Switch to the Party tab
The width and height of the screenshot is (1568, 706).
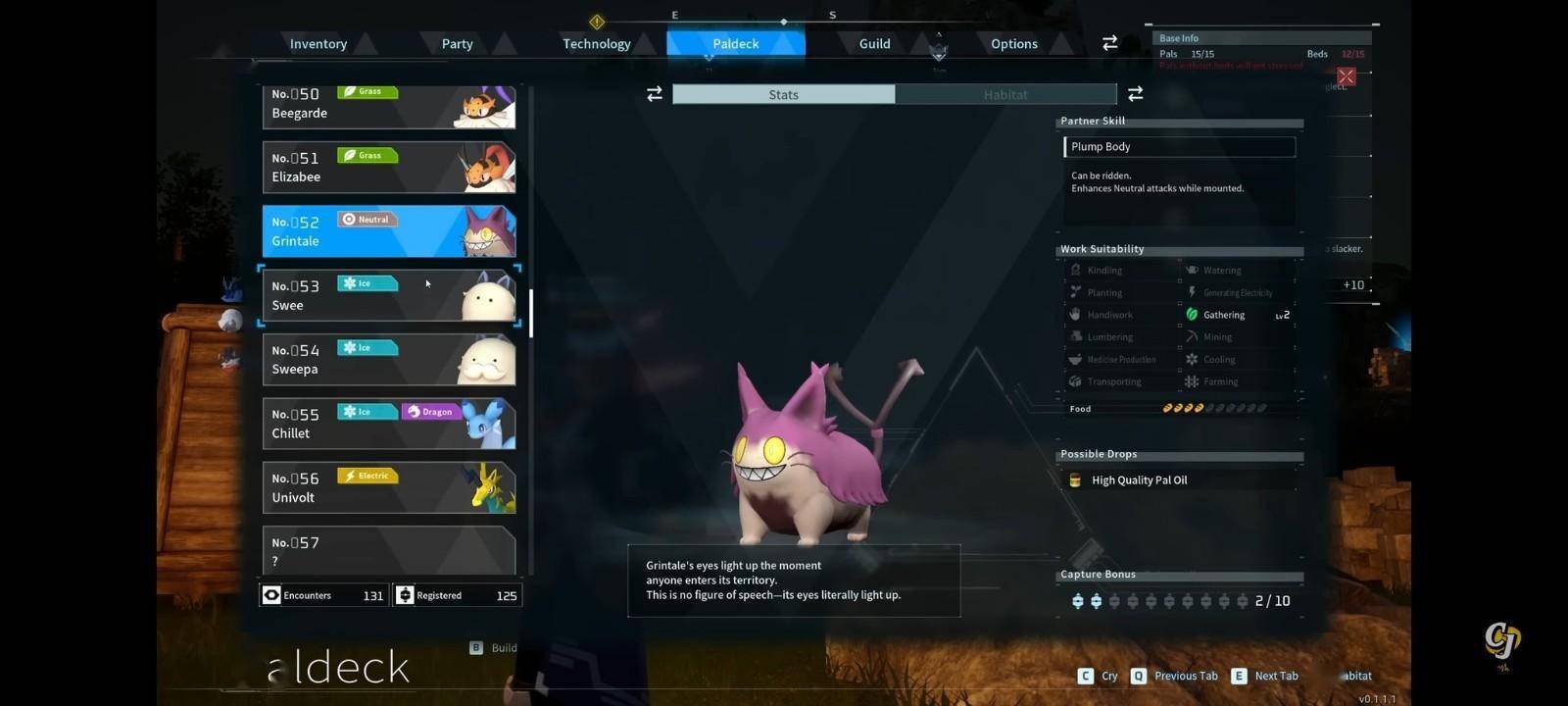coord(457,44)
